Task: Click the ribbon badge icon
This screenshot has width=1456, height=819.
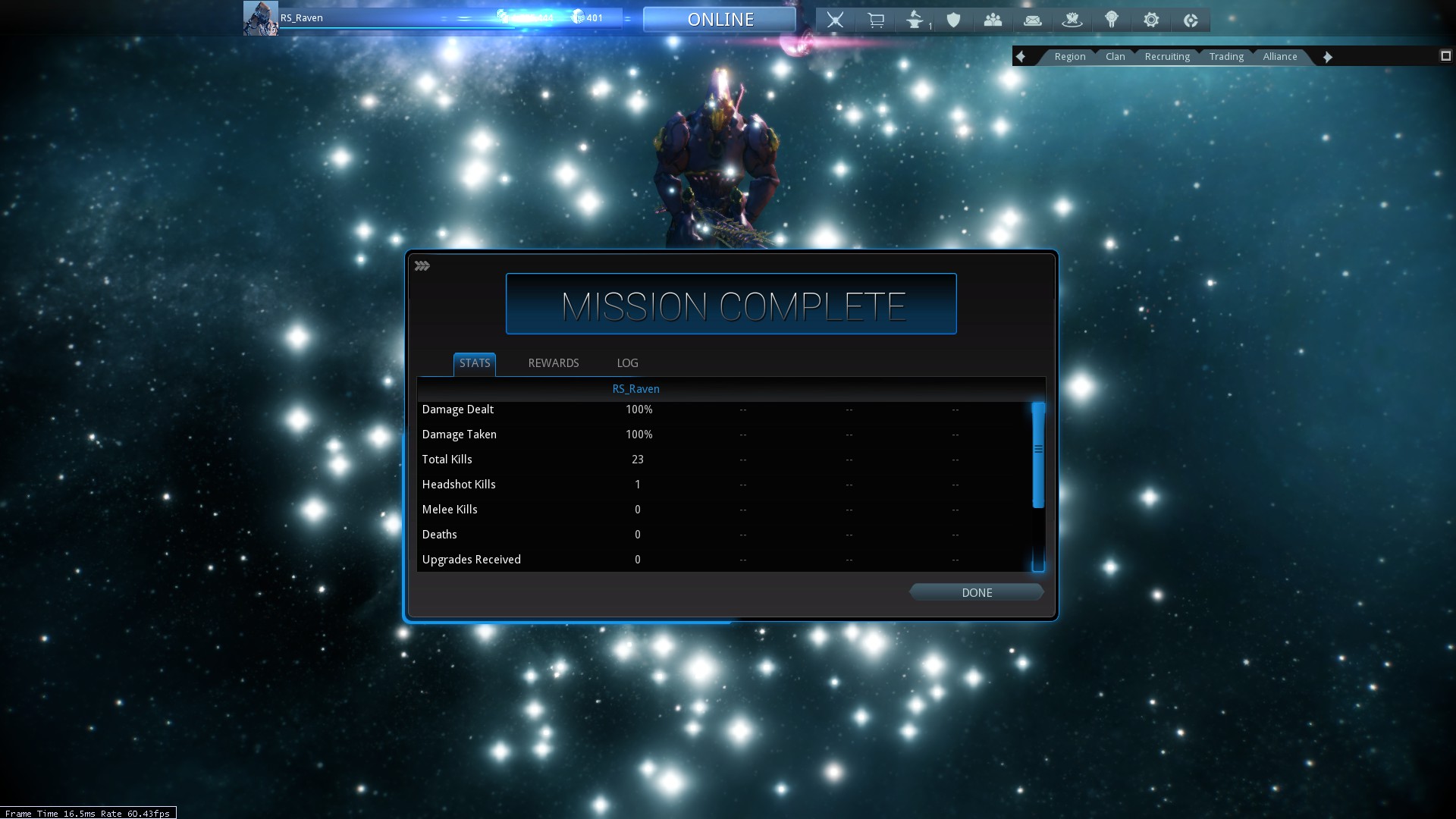Action: (x=1111, y=20)
